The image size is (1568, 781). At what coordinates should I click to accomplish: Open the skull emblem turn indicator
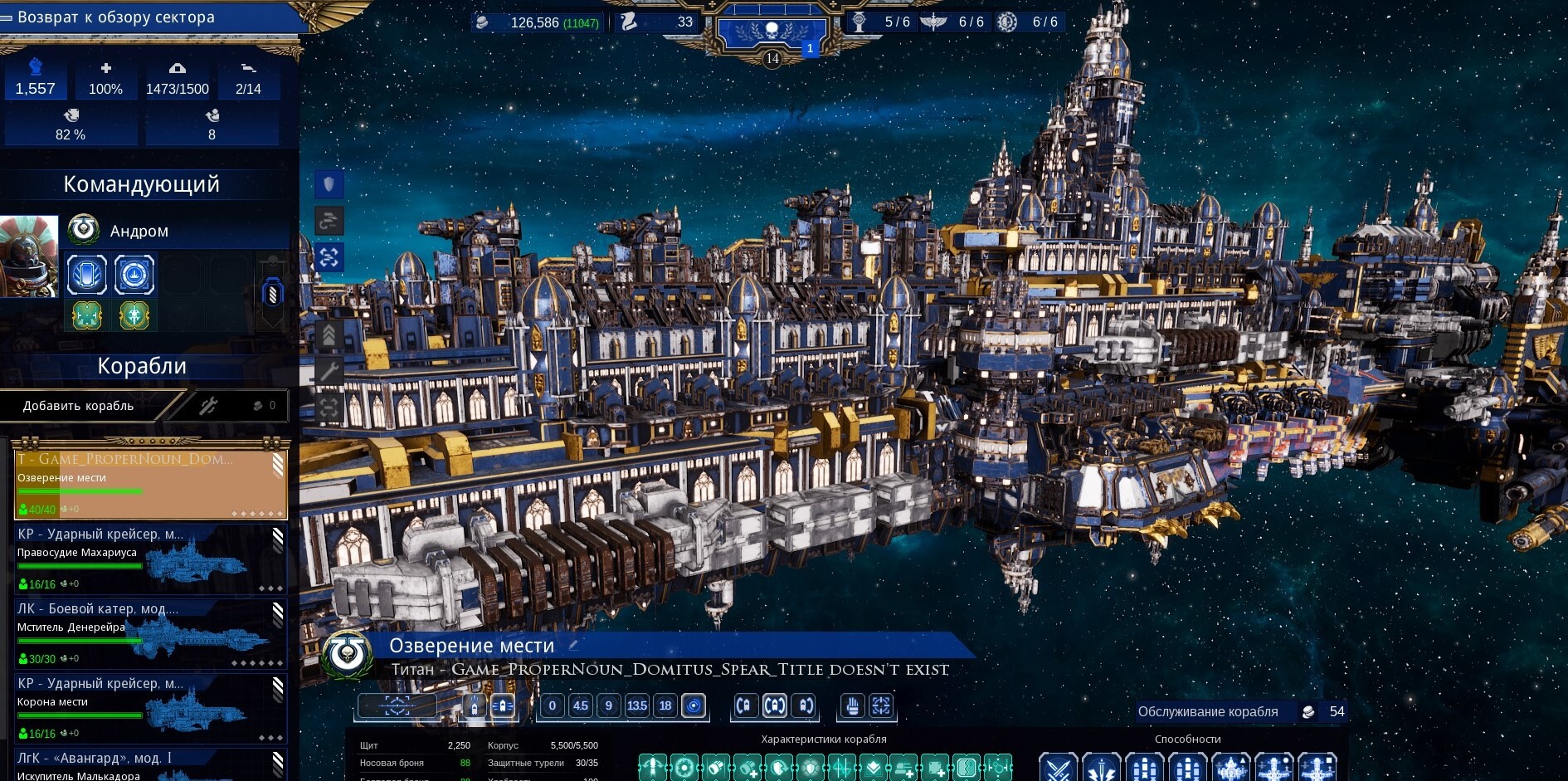pos(772,32)
